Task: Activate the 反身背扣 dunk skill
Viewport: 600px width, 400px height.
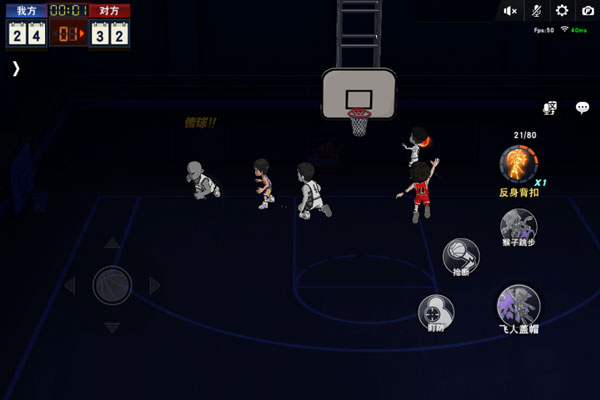Action: coord(518,163)
